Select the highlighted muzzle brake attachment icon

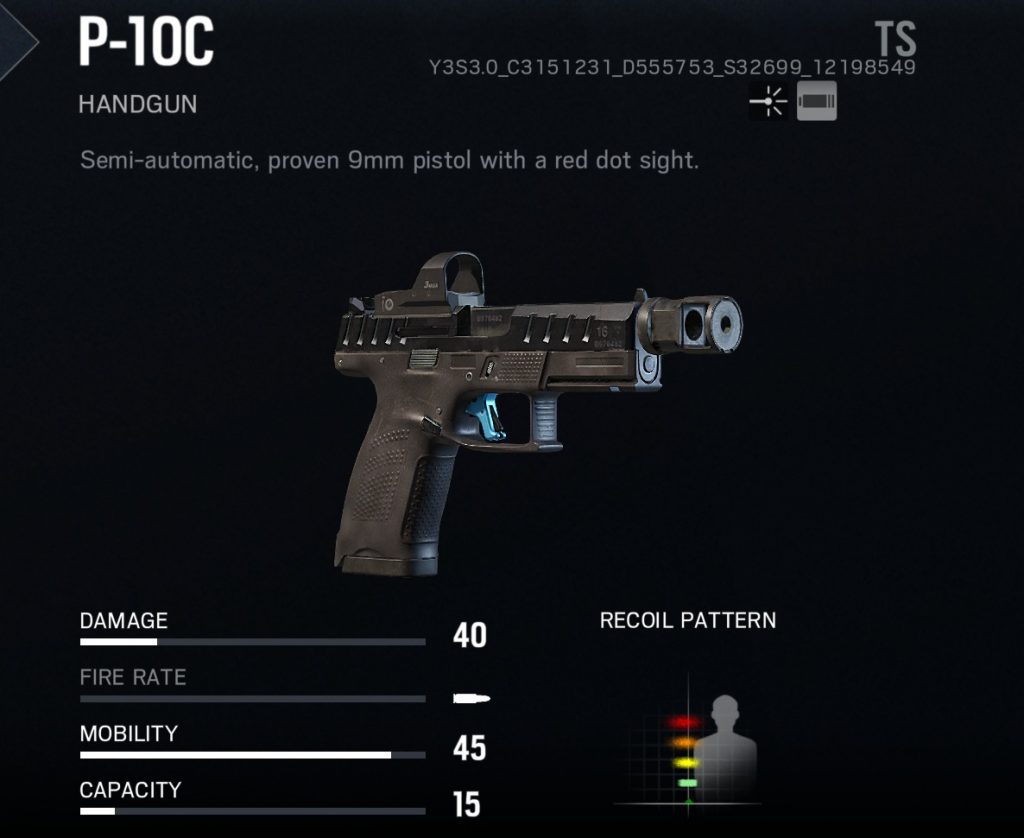coord(816,102)
